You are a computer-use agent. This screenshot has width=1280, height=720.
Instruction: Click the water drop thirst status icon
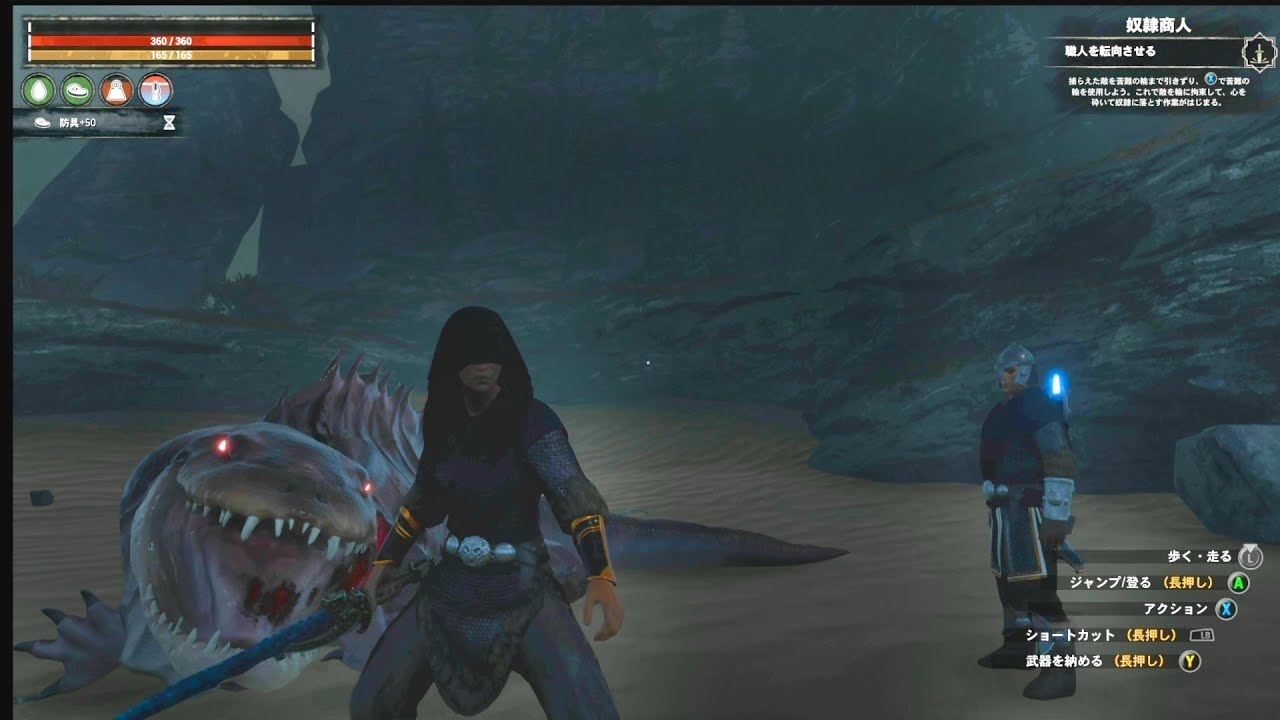(x=38, y=90)
